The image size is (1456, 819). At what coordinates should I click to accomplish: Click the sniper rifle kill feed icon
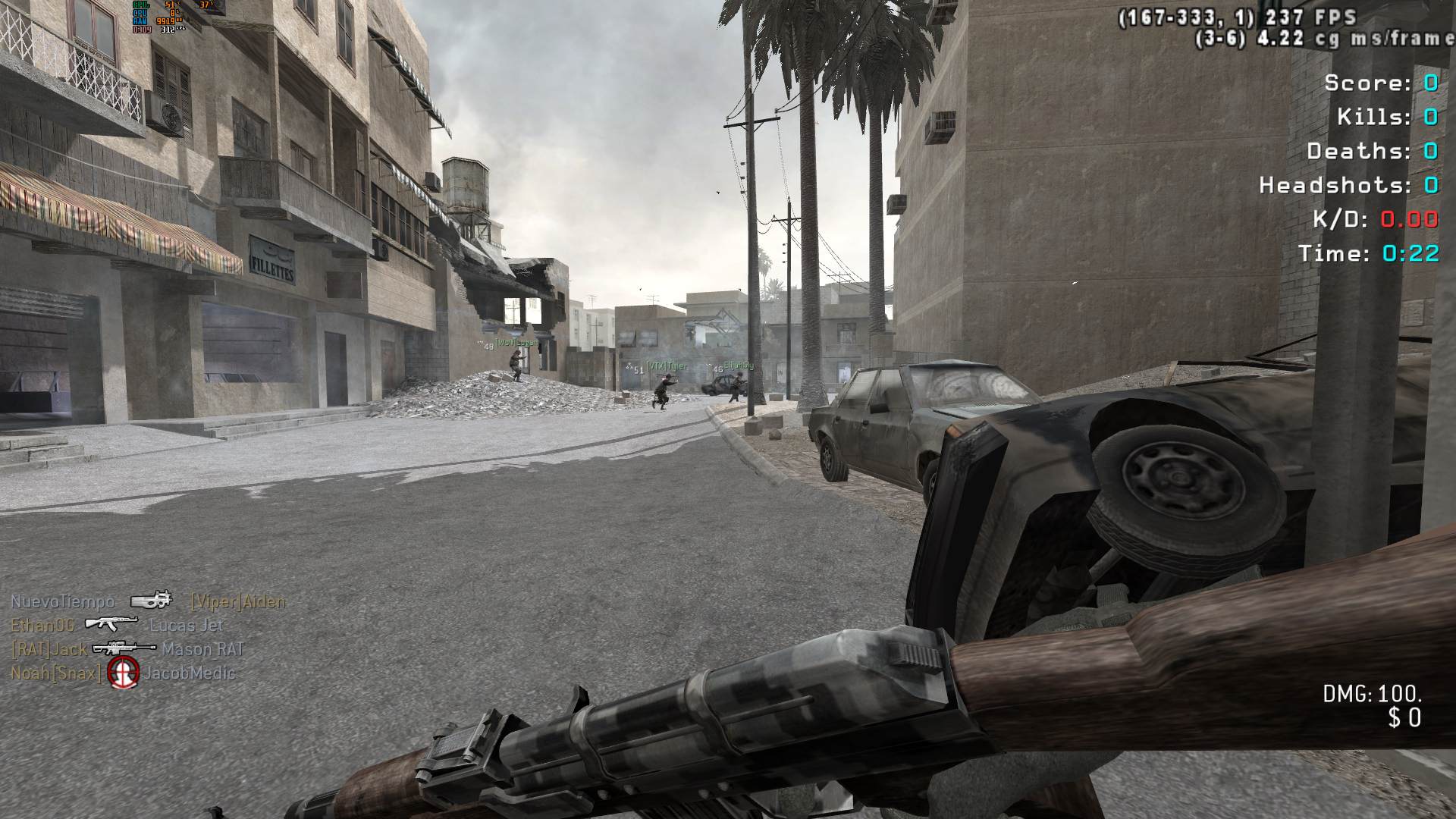click(124, 648)
